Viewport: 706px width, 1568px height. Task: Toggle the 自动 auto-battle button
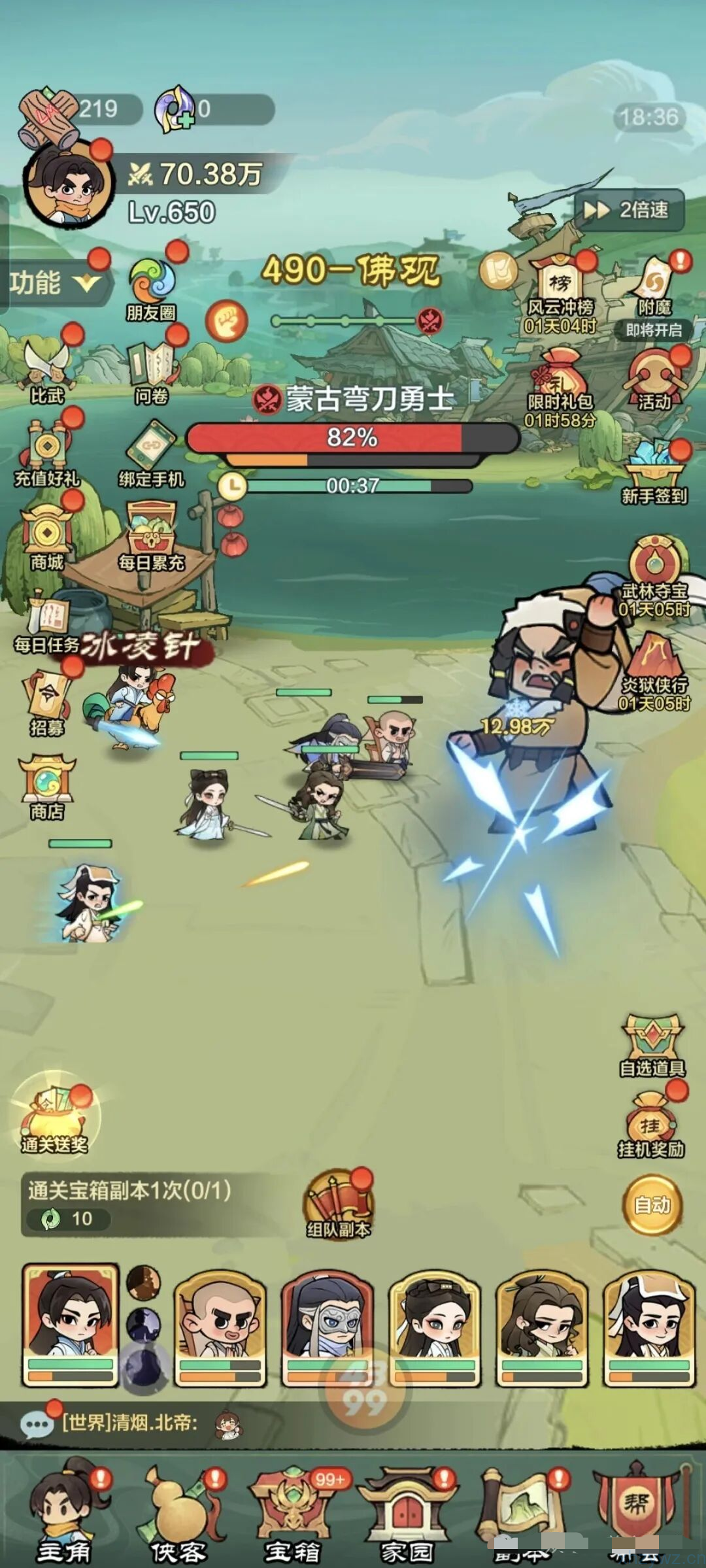coord(652,1204)
